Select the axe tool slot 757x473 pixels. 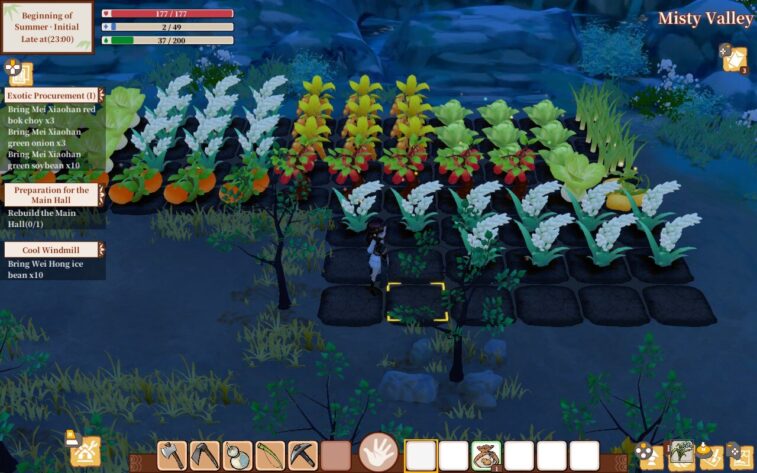[x=173, y=456]
